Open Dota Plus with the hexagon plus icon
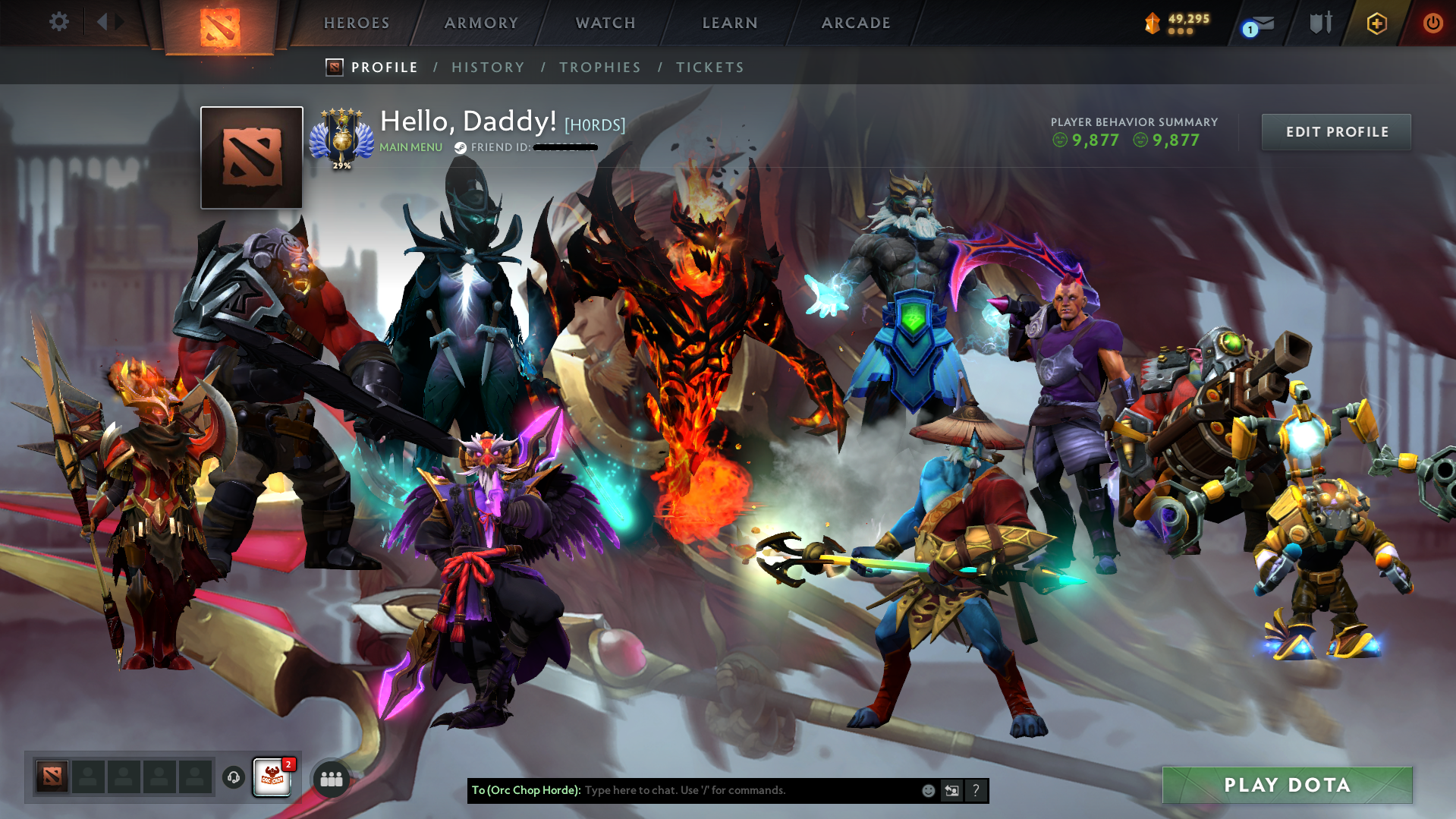1456x819 pixels. coord(1376,24)
